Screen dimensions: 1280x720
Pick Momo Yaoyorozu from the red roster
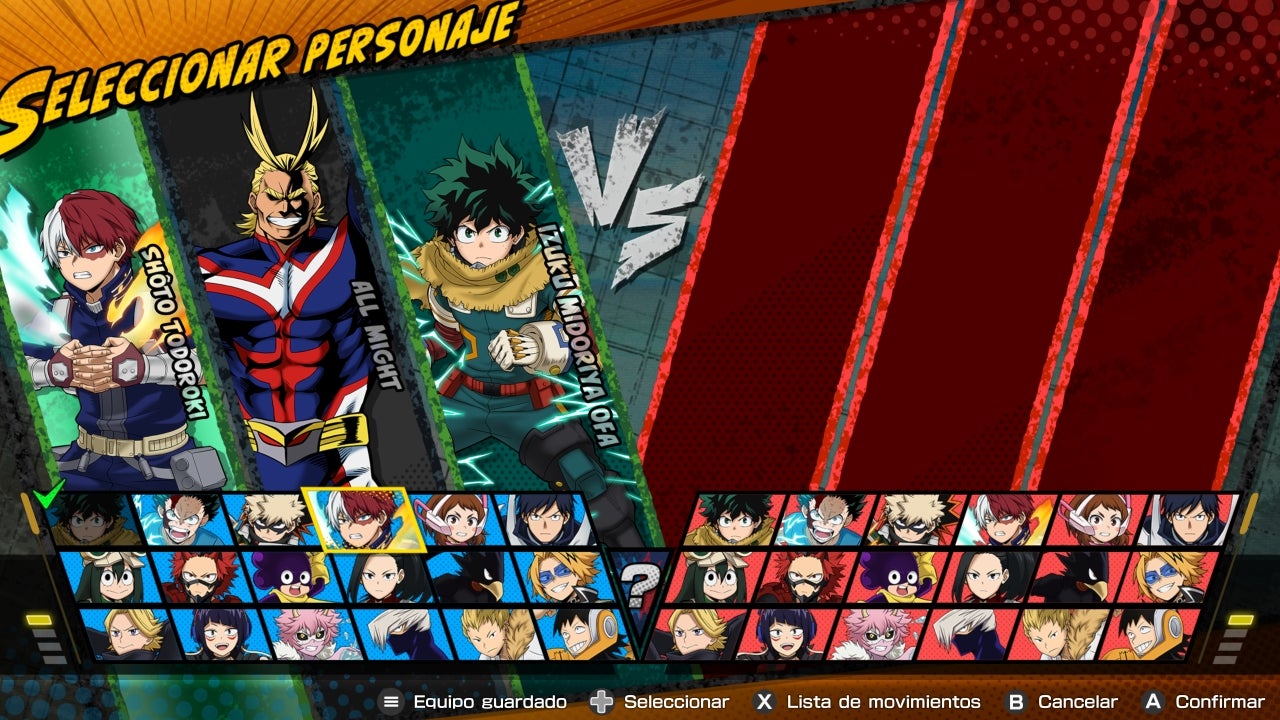[989, 577]
